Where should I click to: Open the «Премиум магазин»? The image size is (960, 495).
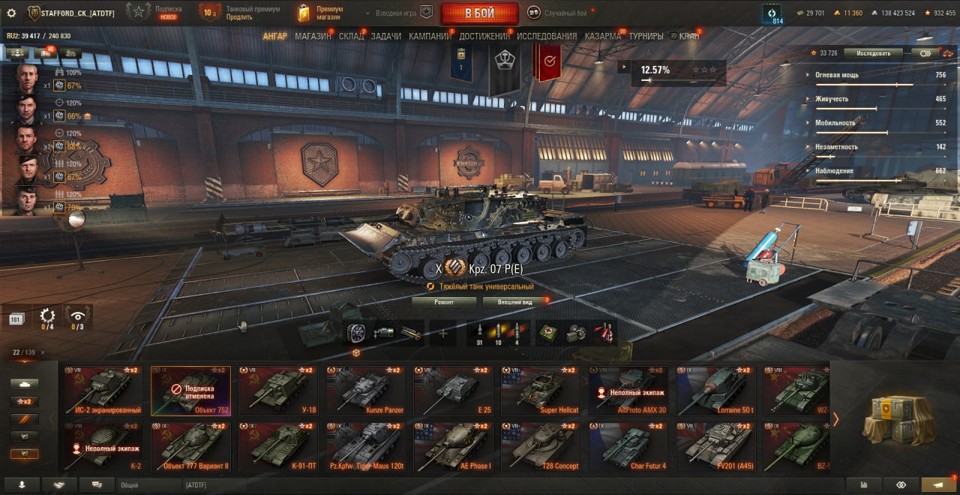click(x=322, y=13)
